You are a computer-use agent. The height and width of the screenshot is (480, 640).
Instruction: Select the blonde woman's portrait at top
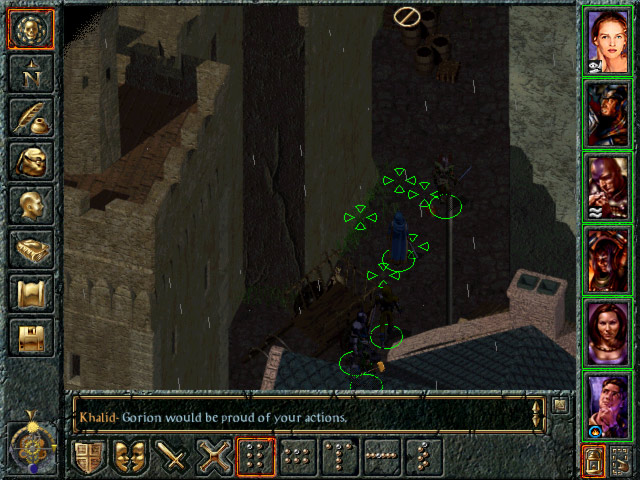click(610, 41)
